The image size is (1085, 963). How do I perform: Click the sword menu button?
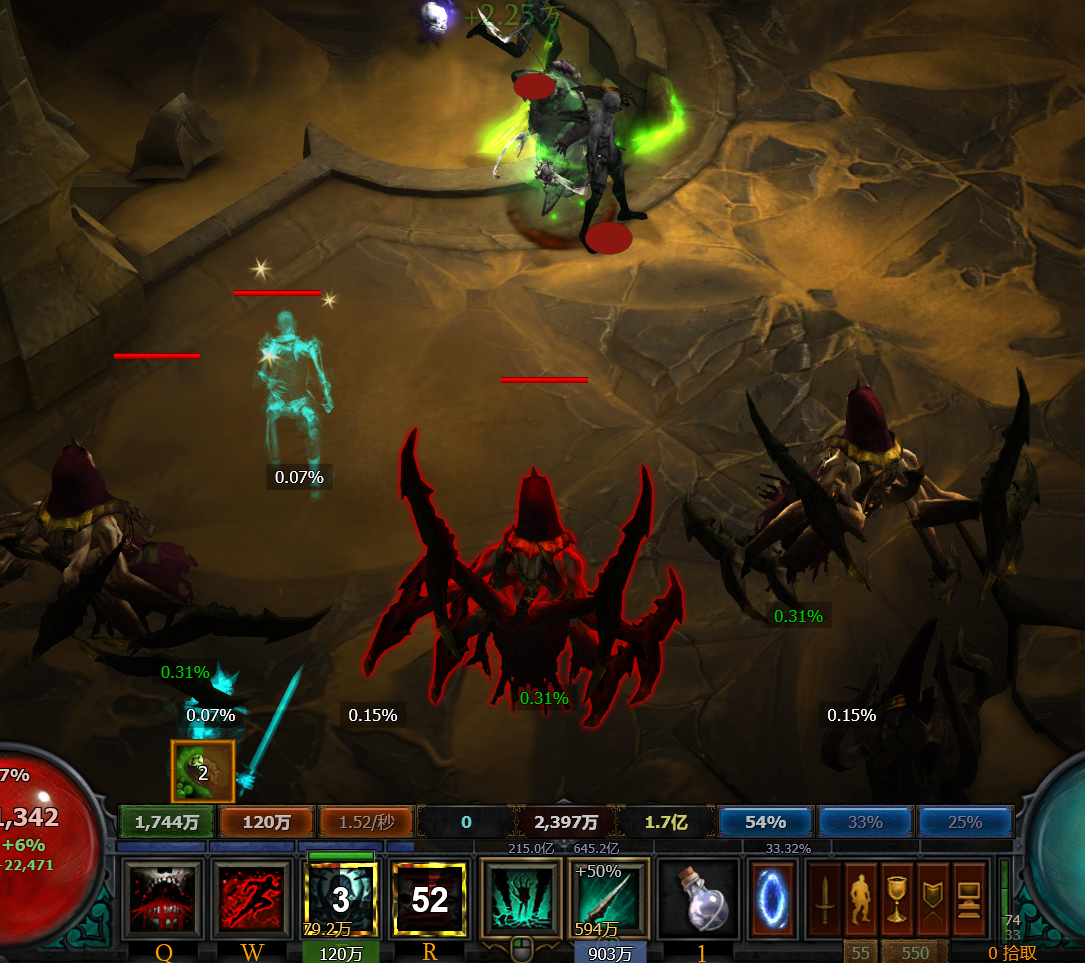pos(824,899)
